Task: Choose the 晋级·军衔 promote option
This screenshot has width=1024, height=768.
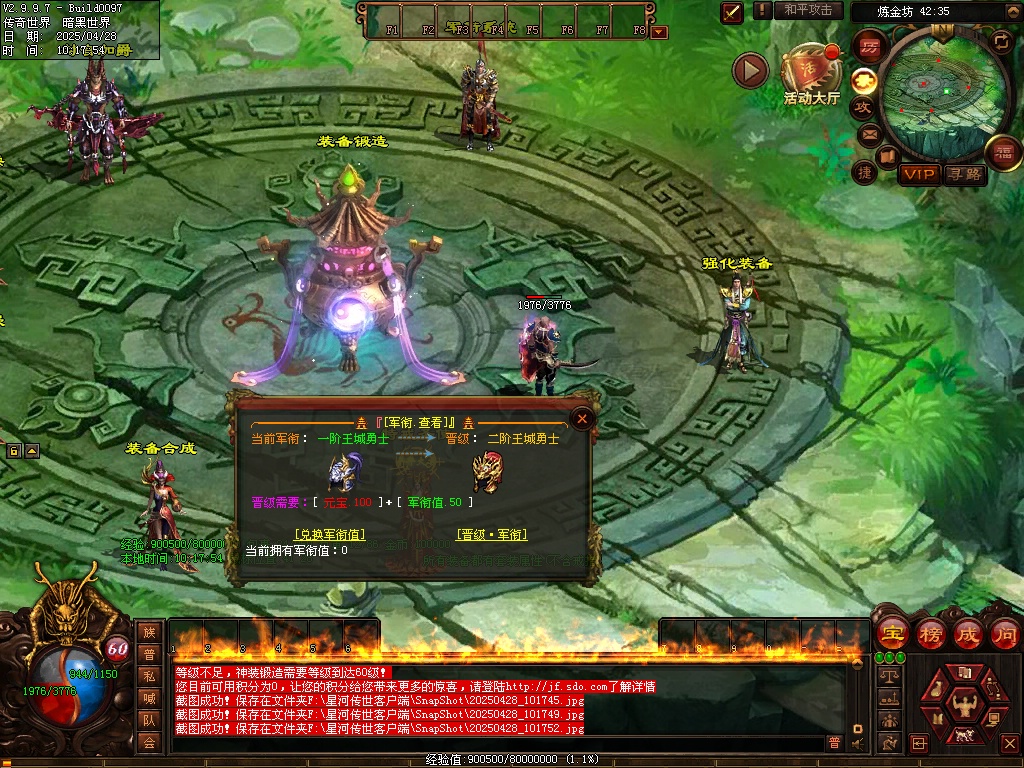Action: point(491,535)
